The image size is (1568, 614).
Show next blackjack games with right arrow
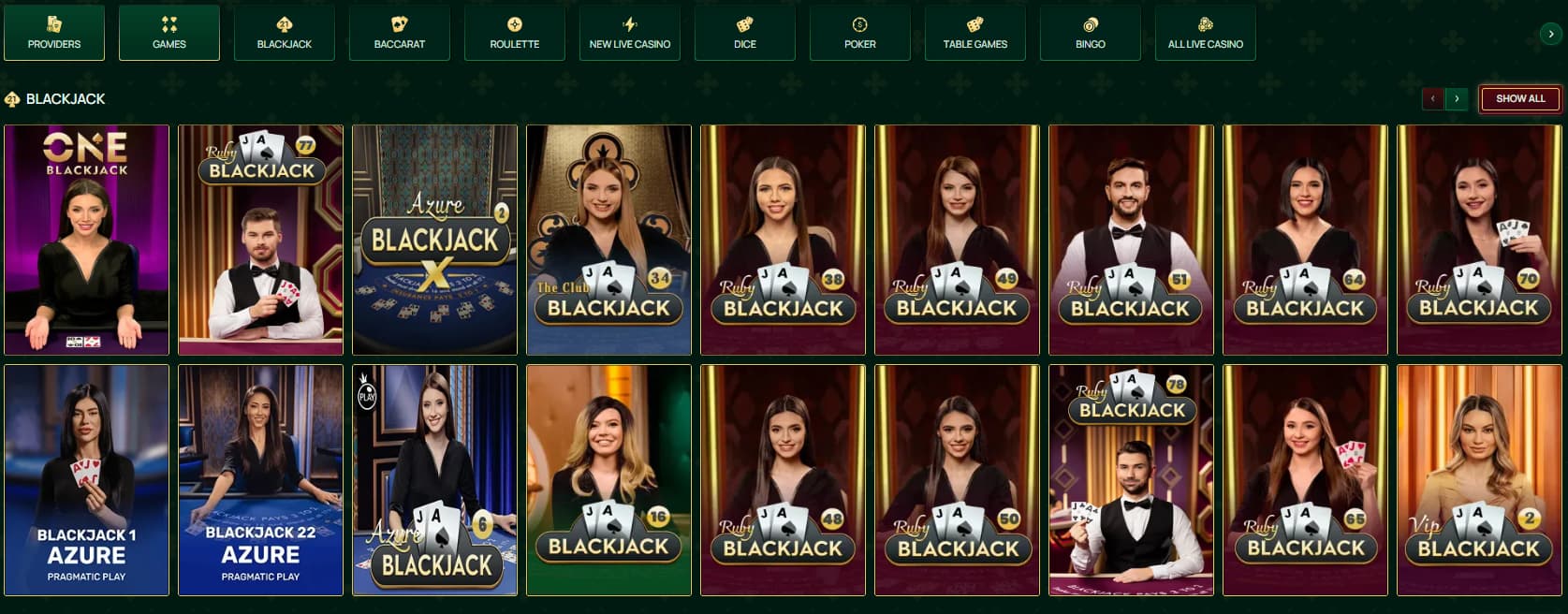1457,98
